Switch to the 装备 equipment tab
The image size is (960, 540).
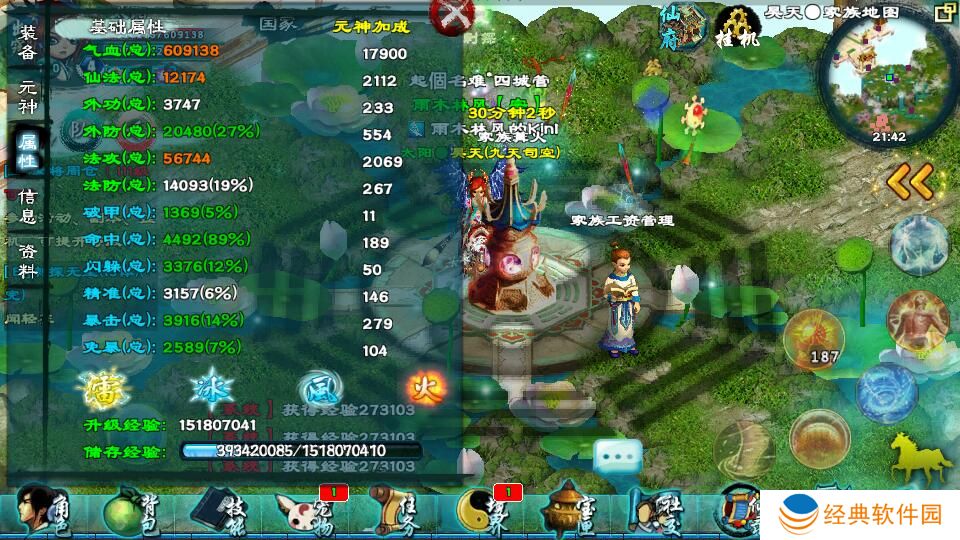27,42
